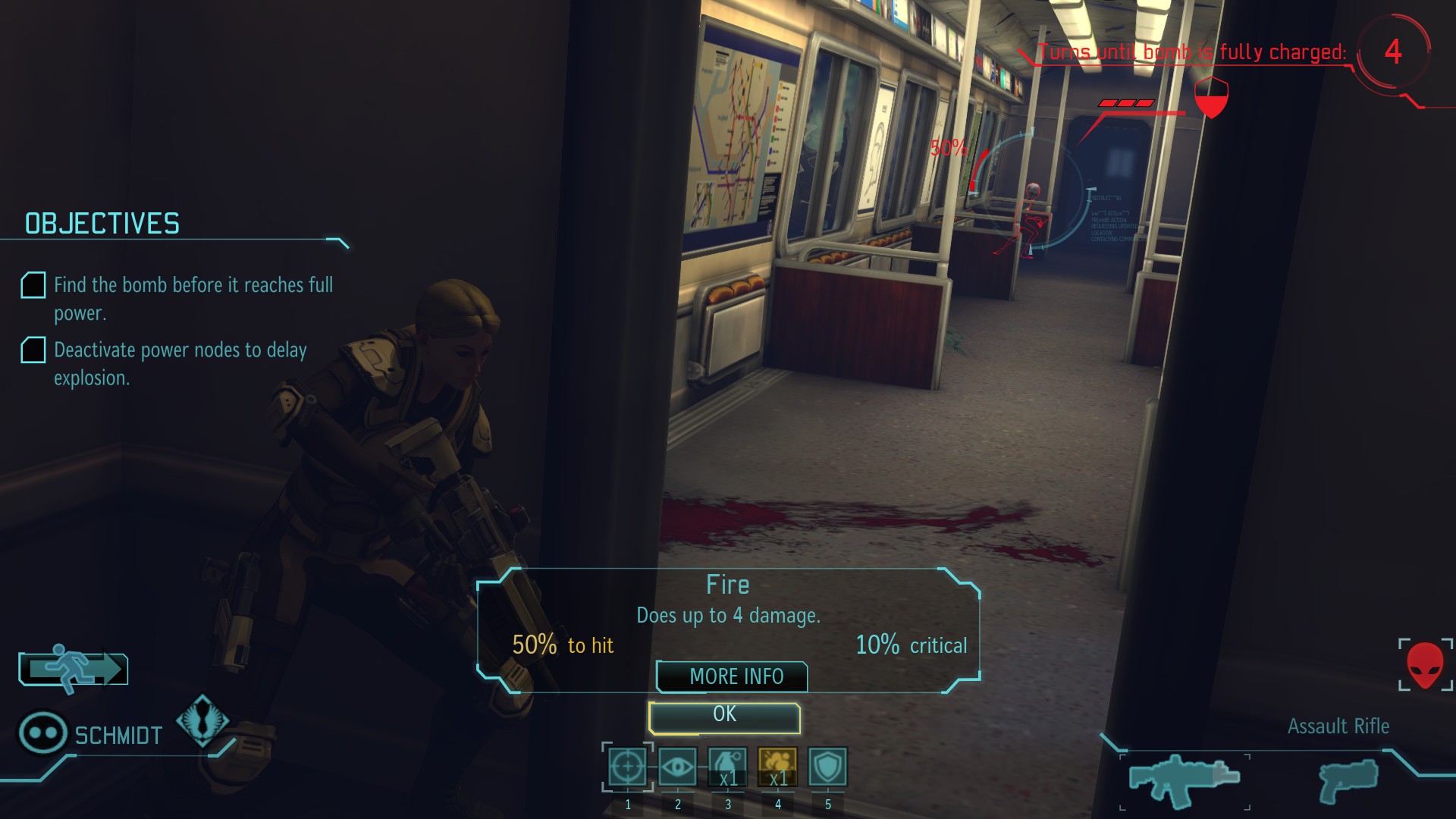Select the Fire crosshair ability
The height and width of the screenshot is (819, 1456).
pyautogui.click(x=628, y=767)
